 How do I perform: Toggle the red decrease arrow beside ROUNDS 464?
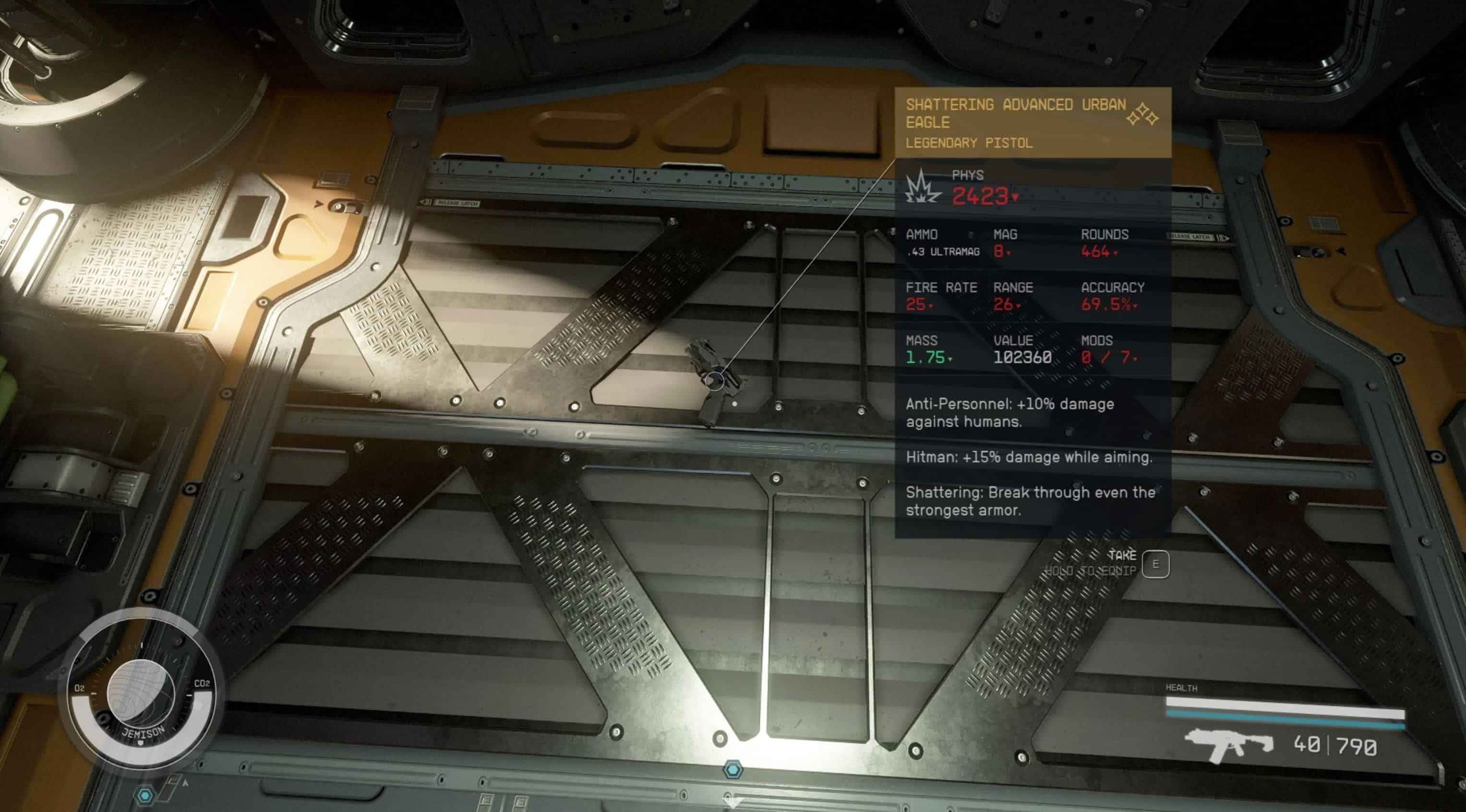click(1116, 253)
